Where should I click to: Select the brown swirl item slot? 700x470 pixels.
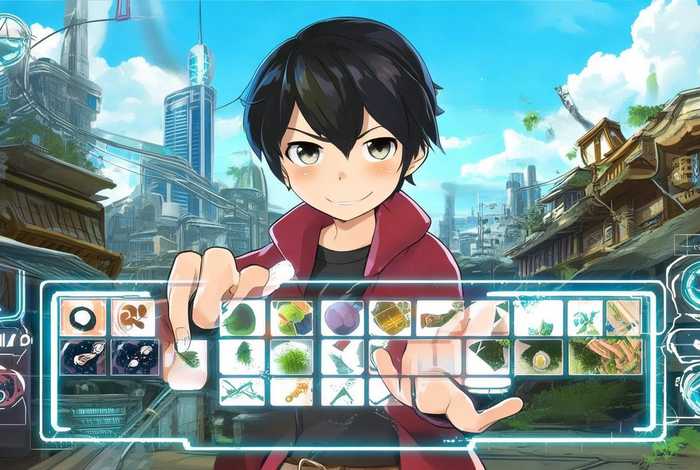coord(133,318)
